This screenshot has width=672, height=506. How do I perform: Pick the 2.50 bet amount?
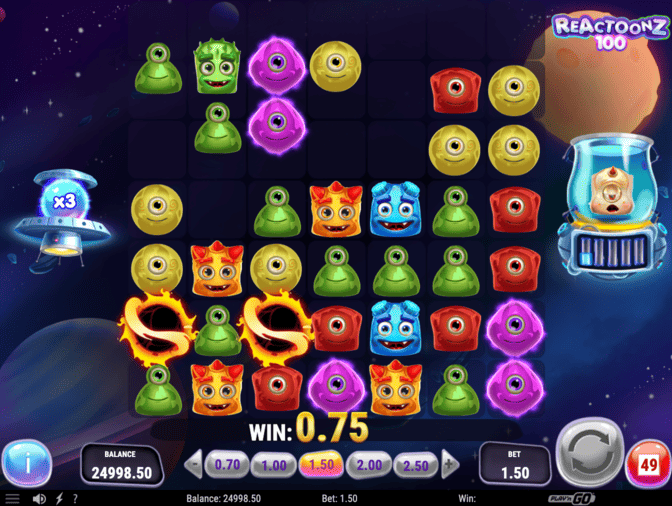click(415, 464)
